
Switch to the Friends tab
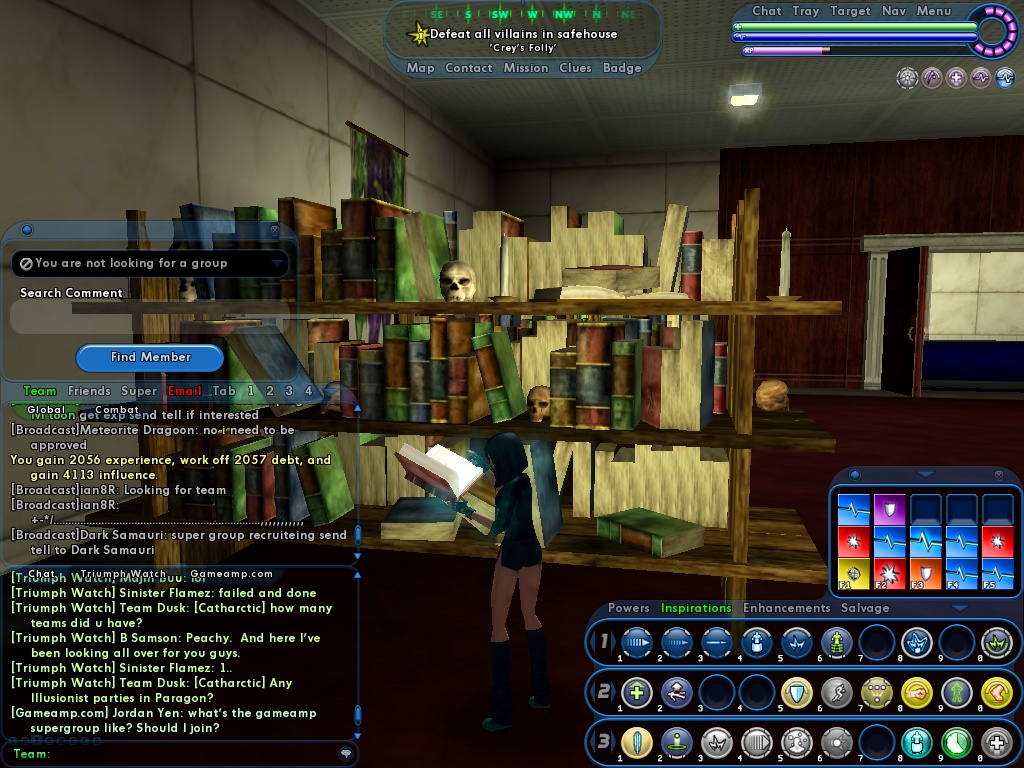coord(89,391)
